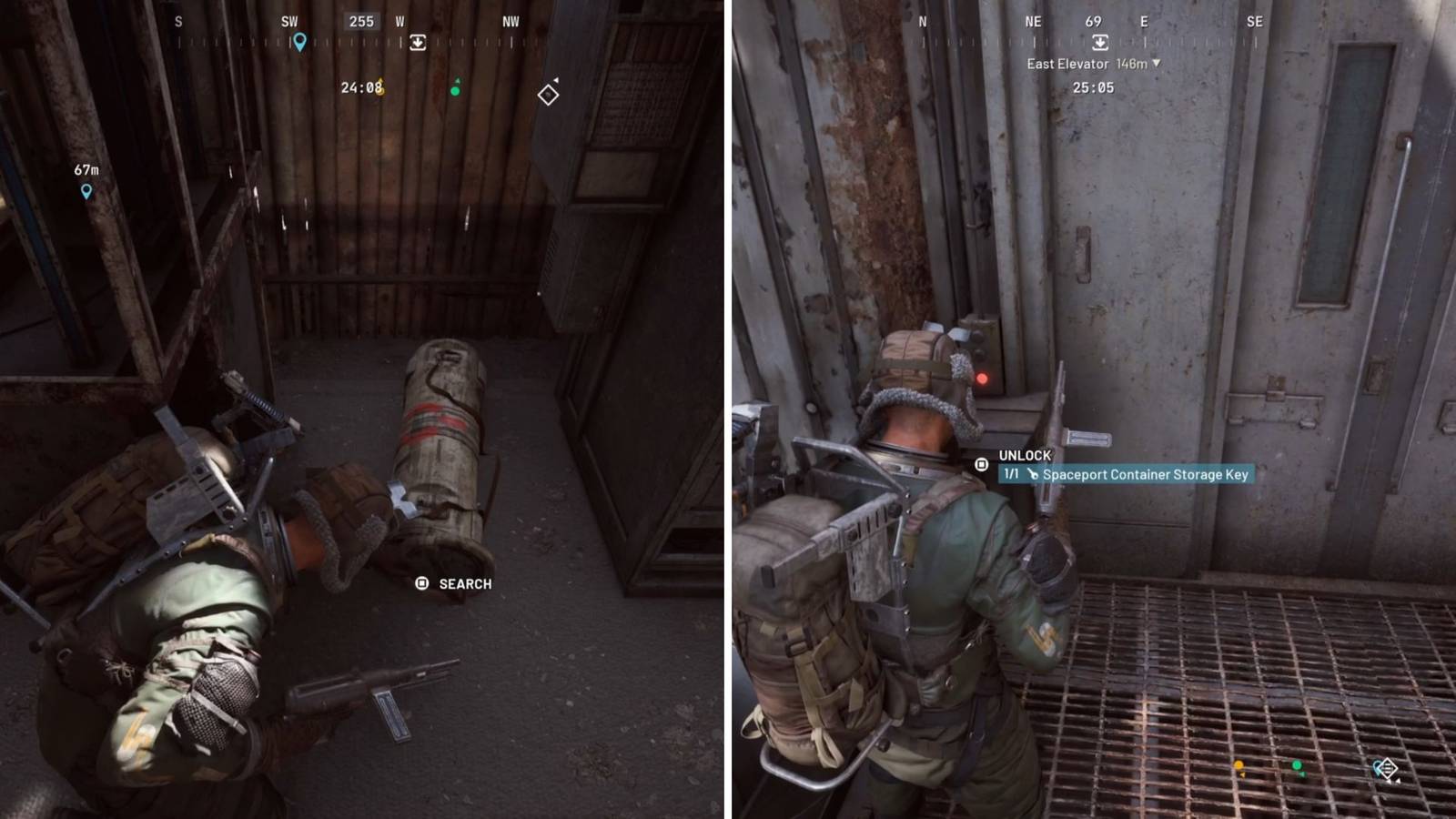
Task: Click the boxed arrow icon below the left compass
Action: [418, 42]
